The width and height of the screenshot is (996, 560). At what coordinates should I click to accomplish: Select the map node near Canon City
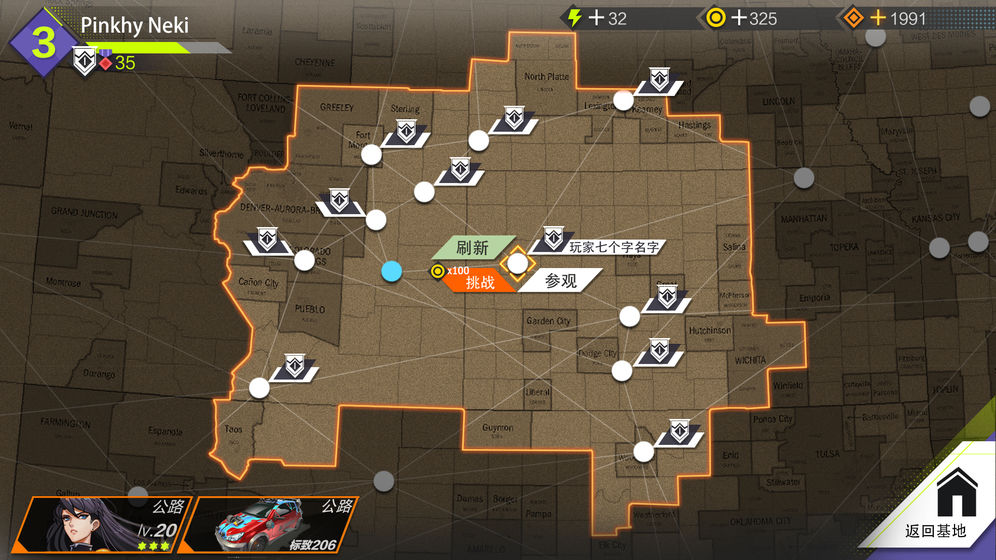(304, 261)
